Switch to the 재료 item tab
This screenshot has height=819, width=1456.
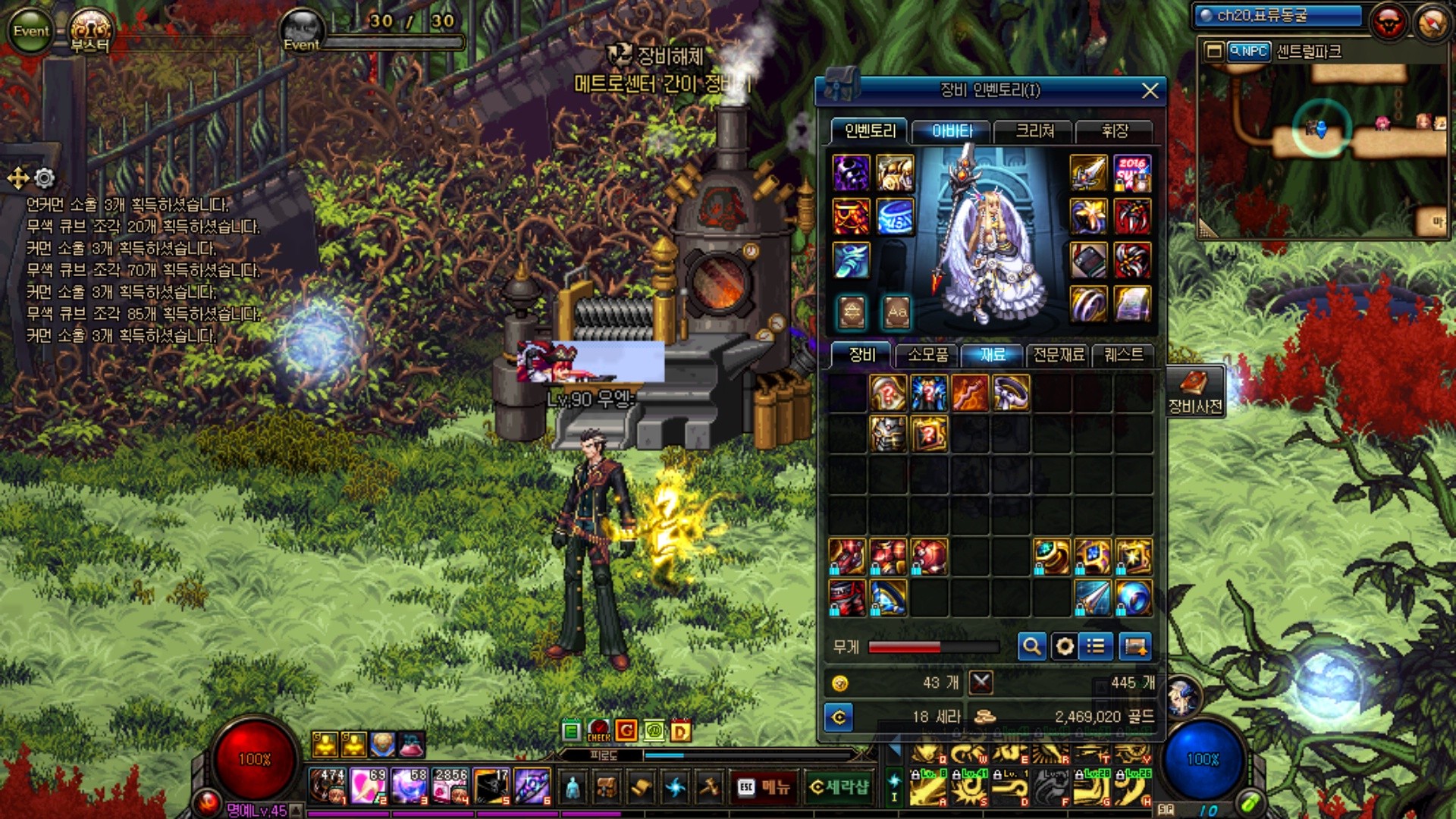coord(992,355)
